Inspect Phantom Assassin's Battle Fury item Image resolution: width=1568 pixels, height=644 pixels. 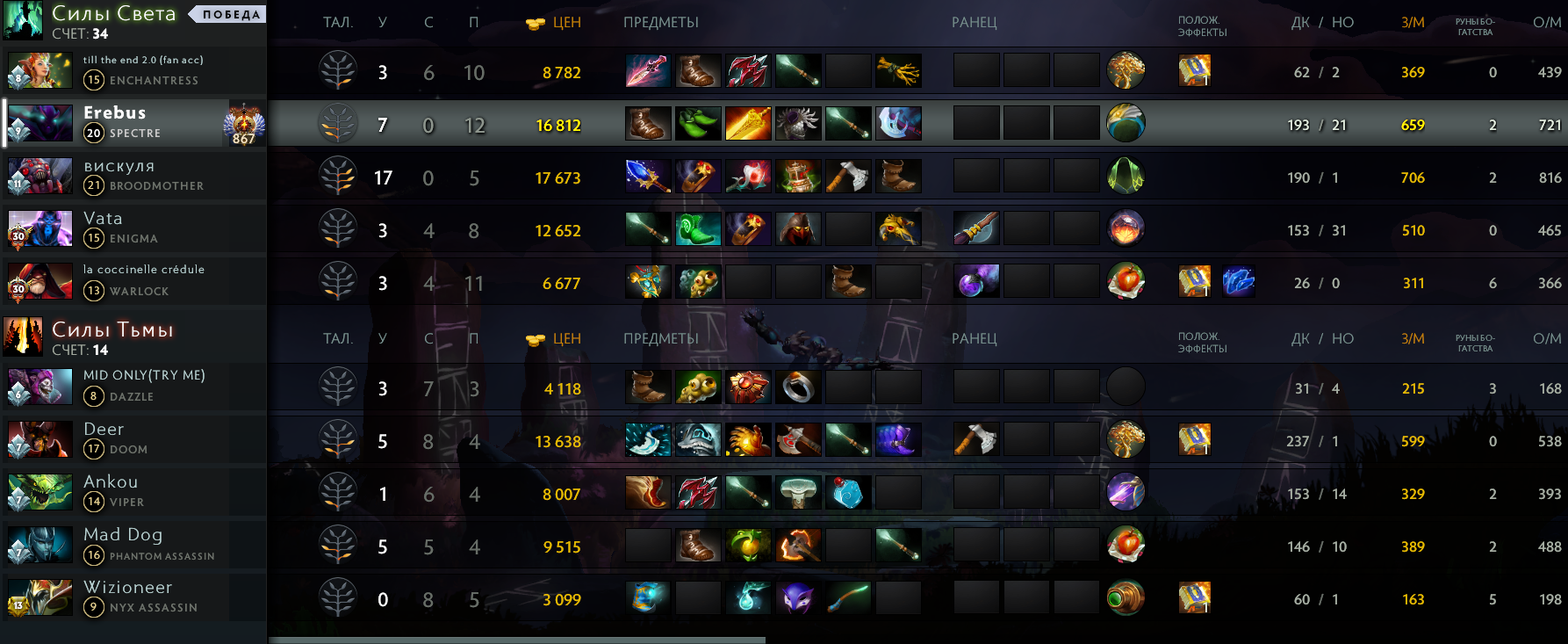pyautogui.click(x=798, y=546)
